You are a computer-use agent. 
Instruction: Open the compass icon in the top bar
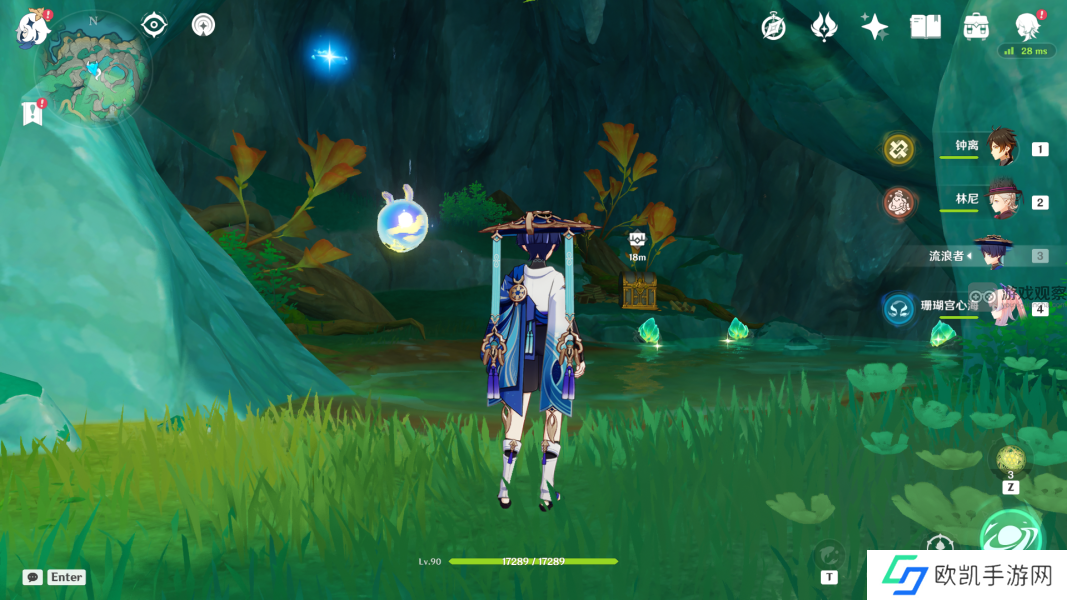pyautogui.click(x=773, y=27)
